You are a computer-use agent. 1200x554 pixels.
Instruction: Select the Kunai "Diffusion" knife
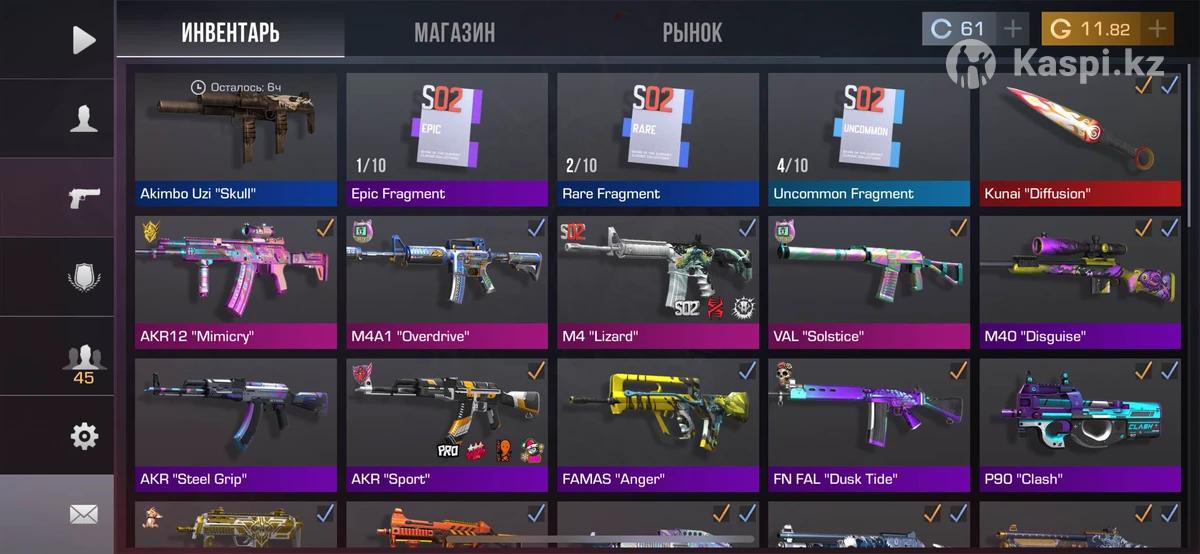point(1080,135)
